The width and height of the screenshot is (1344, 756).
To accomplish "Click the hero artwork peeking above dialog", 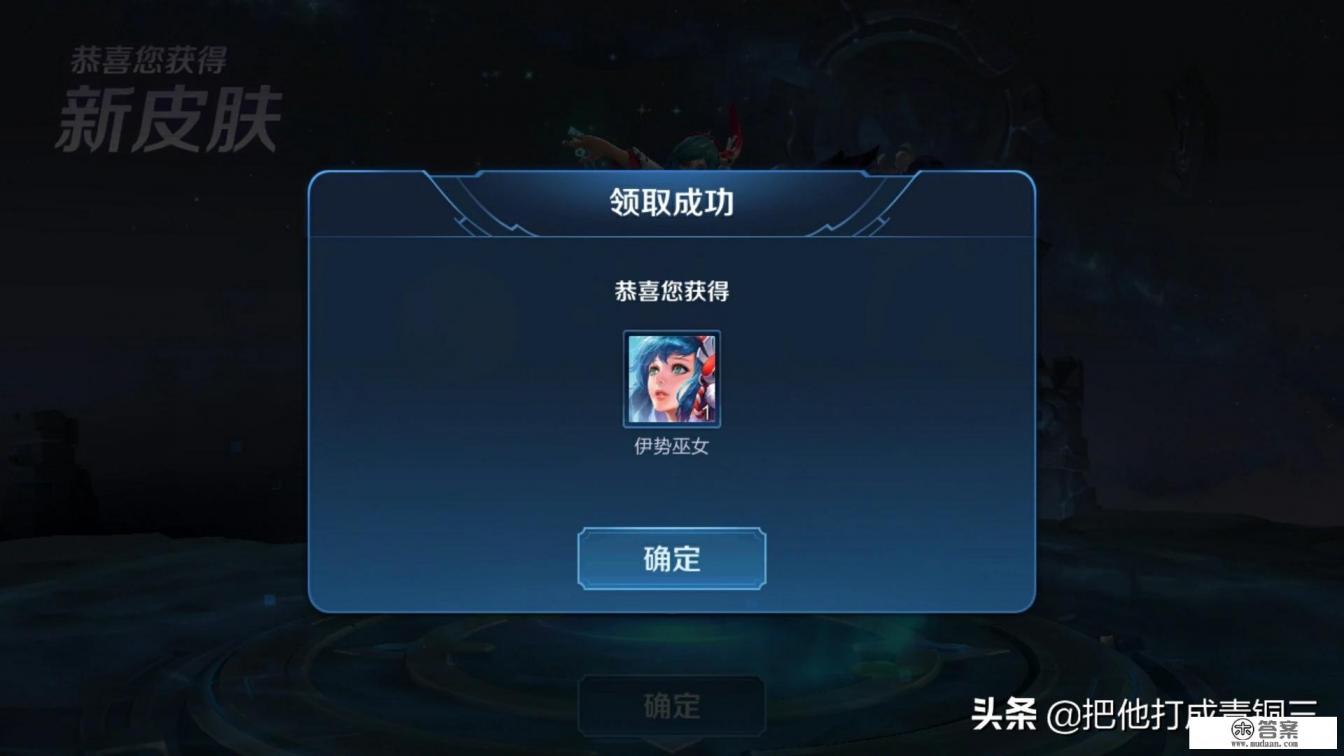I will [x=700, y=150].
